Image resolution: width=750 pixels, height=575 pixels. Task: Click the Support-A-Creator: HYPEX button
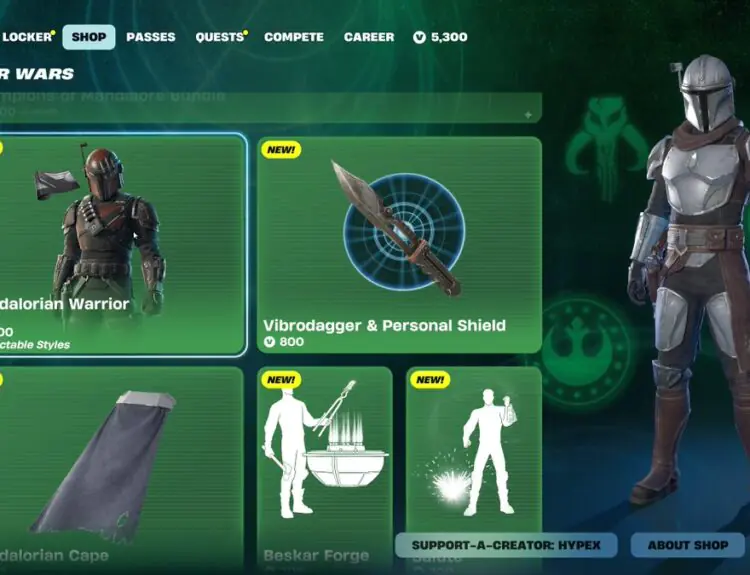tap(506, 545)
